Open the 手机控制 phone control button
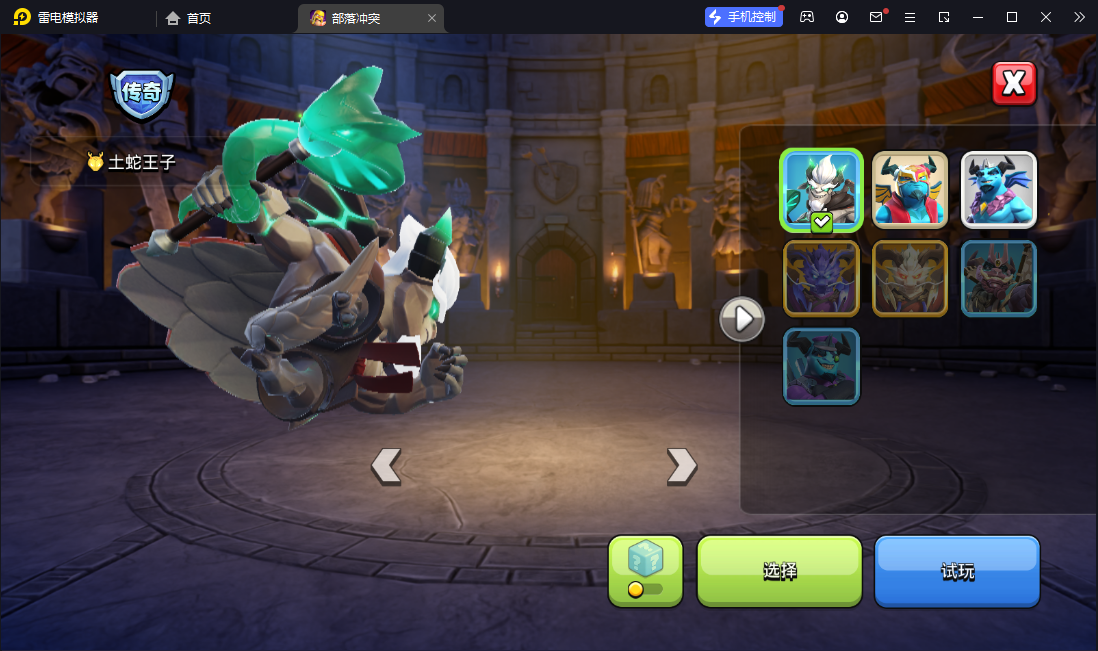Viewport: 1098px width, 651px height. (743, 17)
